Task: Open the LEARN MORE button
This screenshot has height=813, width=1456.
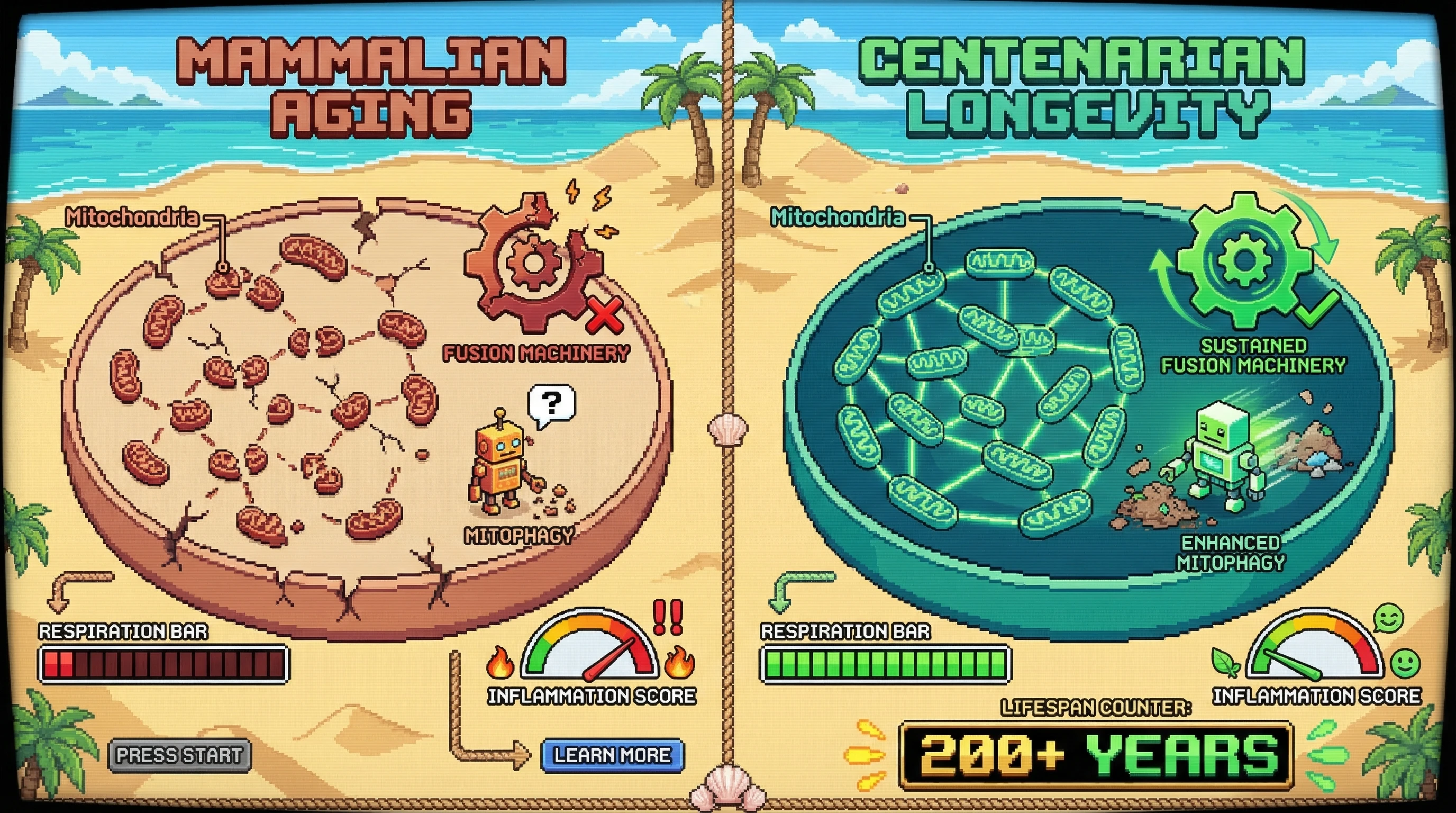Action: click(612, 755)
